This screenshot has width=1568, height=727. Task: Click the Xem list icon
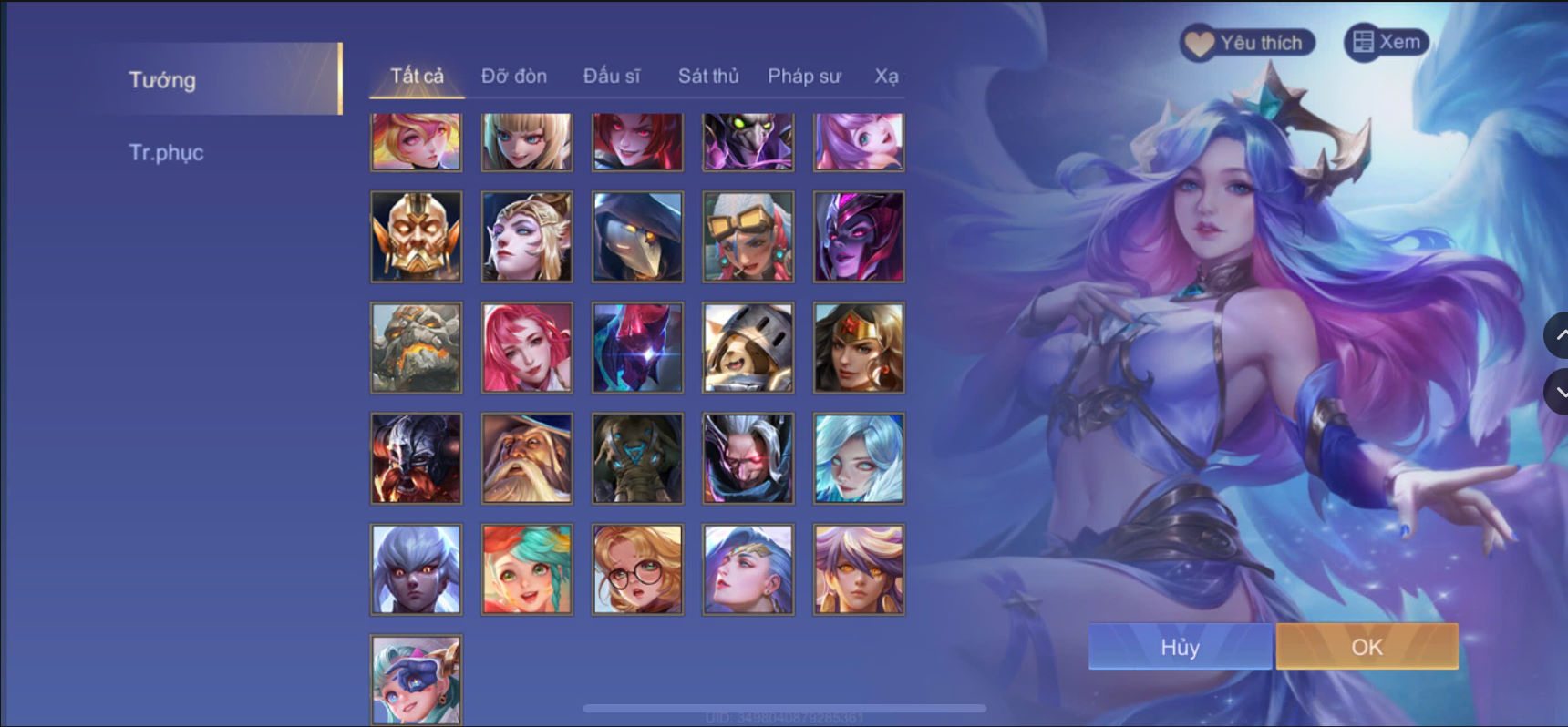(x=1364, y=41)
